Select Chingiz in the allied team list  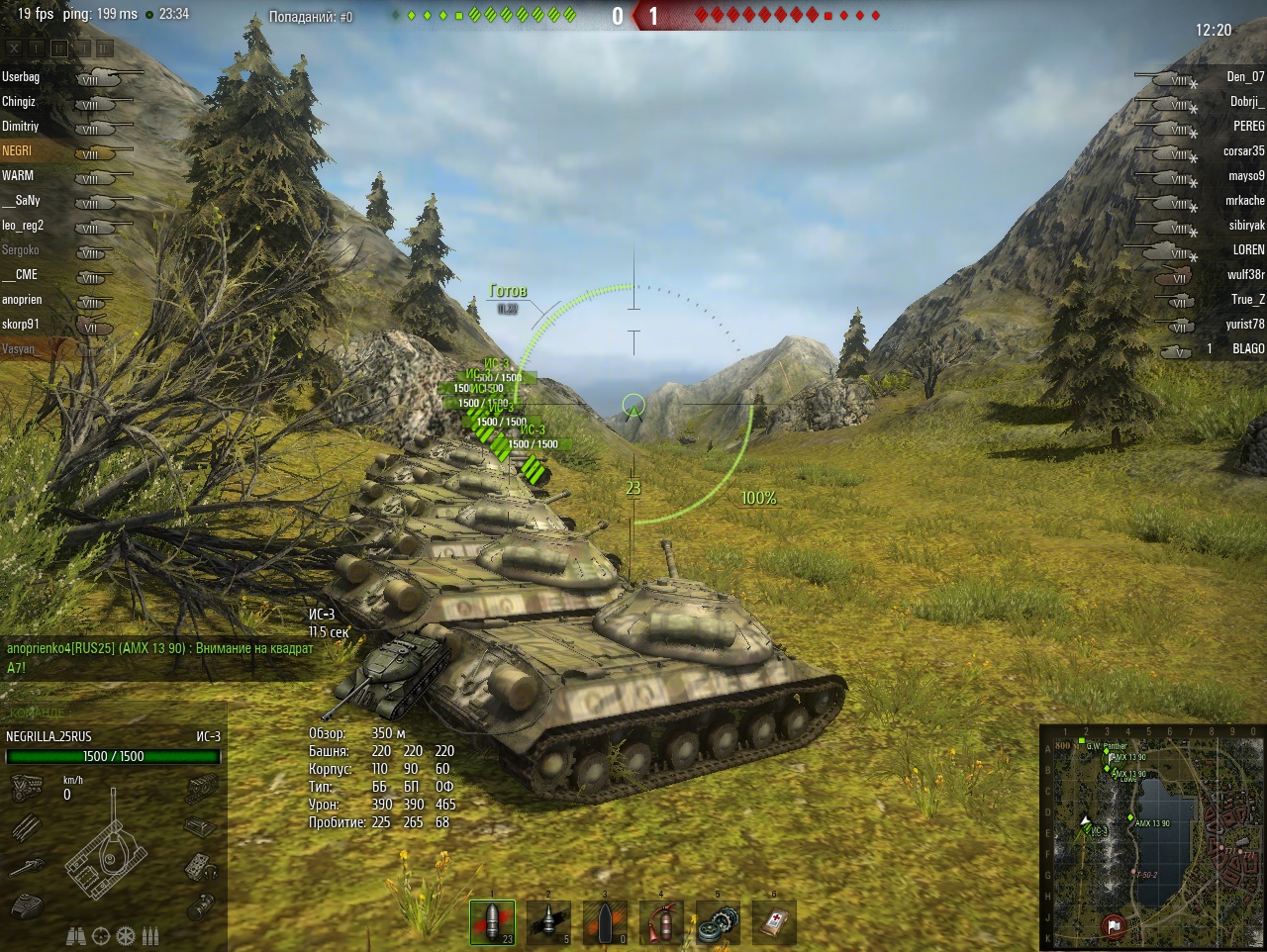(19, 102)
